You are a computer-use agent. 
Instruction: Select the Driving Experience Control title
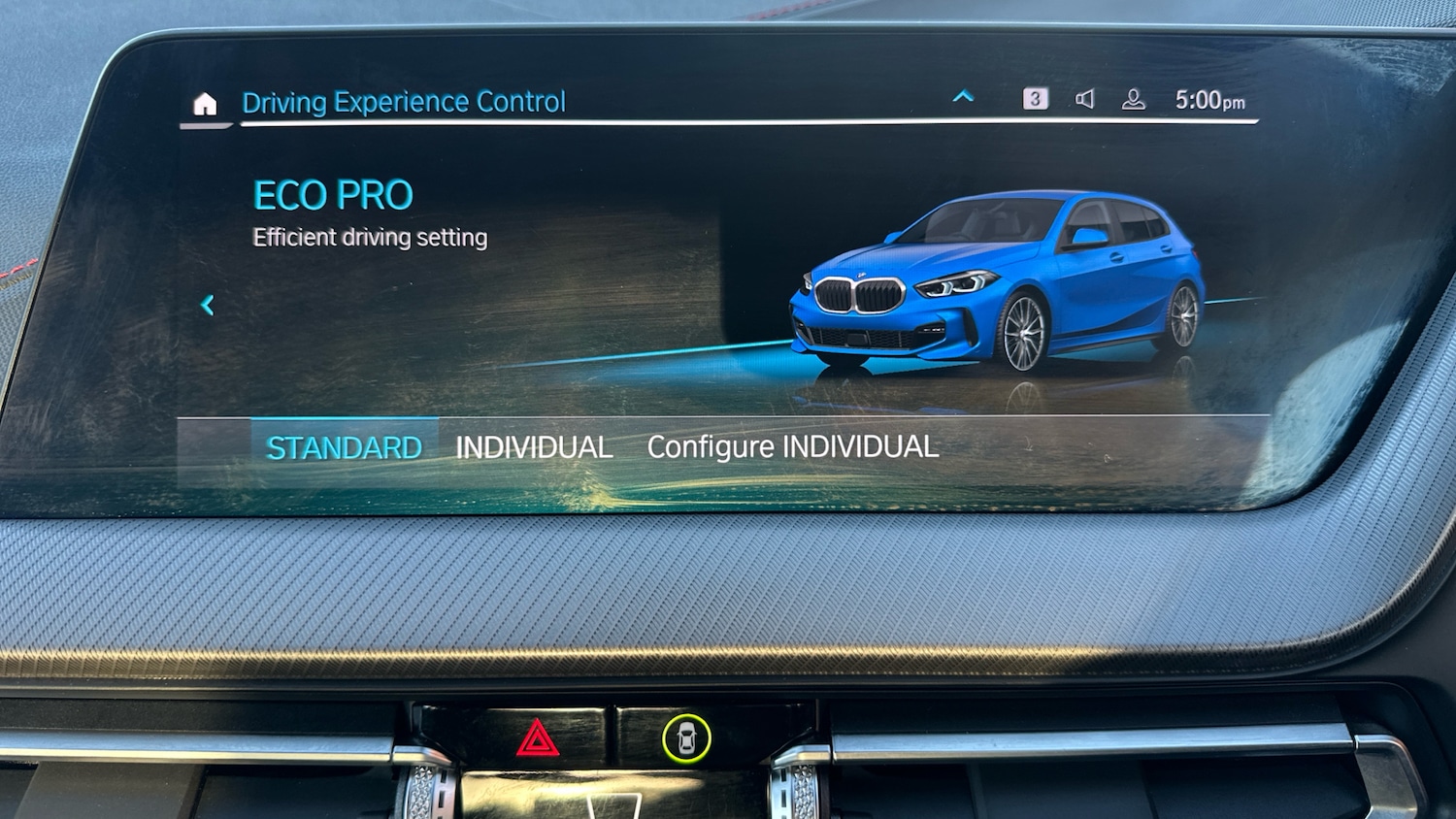pos(404,101)
